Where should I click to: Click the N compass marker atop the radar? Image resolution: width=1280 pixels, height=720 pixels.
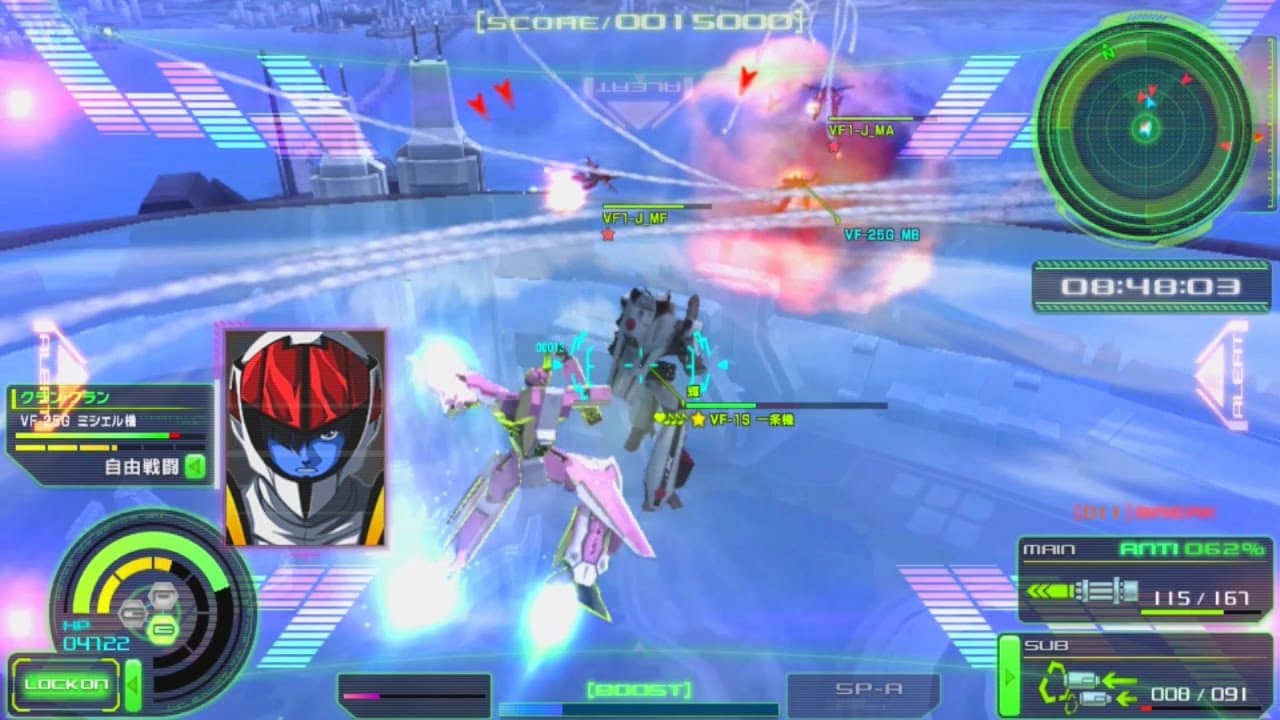pyautogui.click(x=1107, y=52)
